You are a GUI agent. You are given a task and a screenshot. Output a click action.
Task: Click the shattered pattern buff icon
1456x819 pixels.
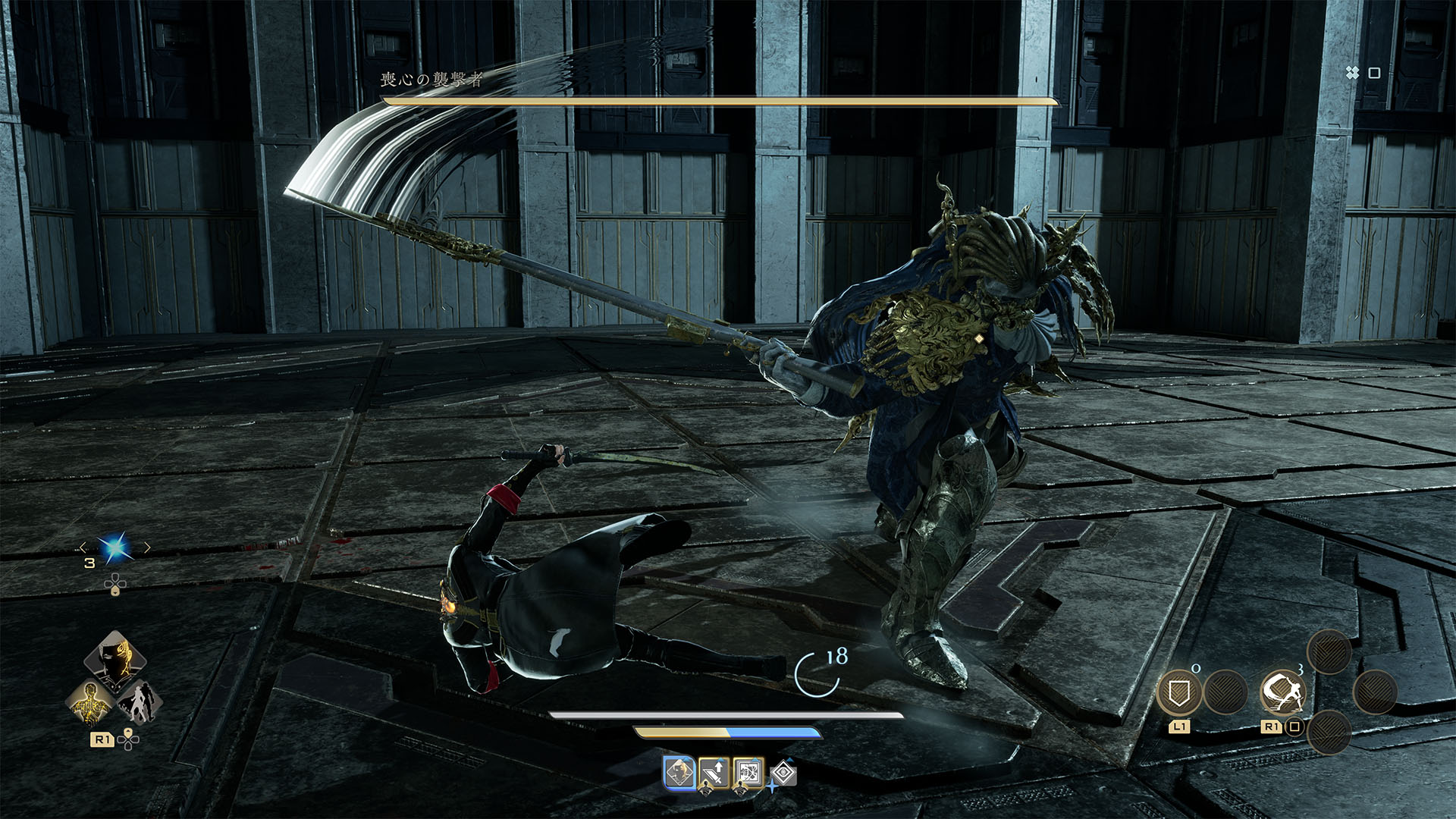tap(748, 773)
